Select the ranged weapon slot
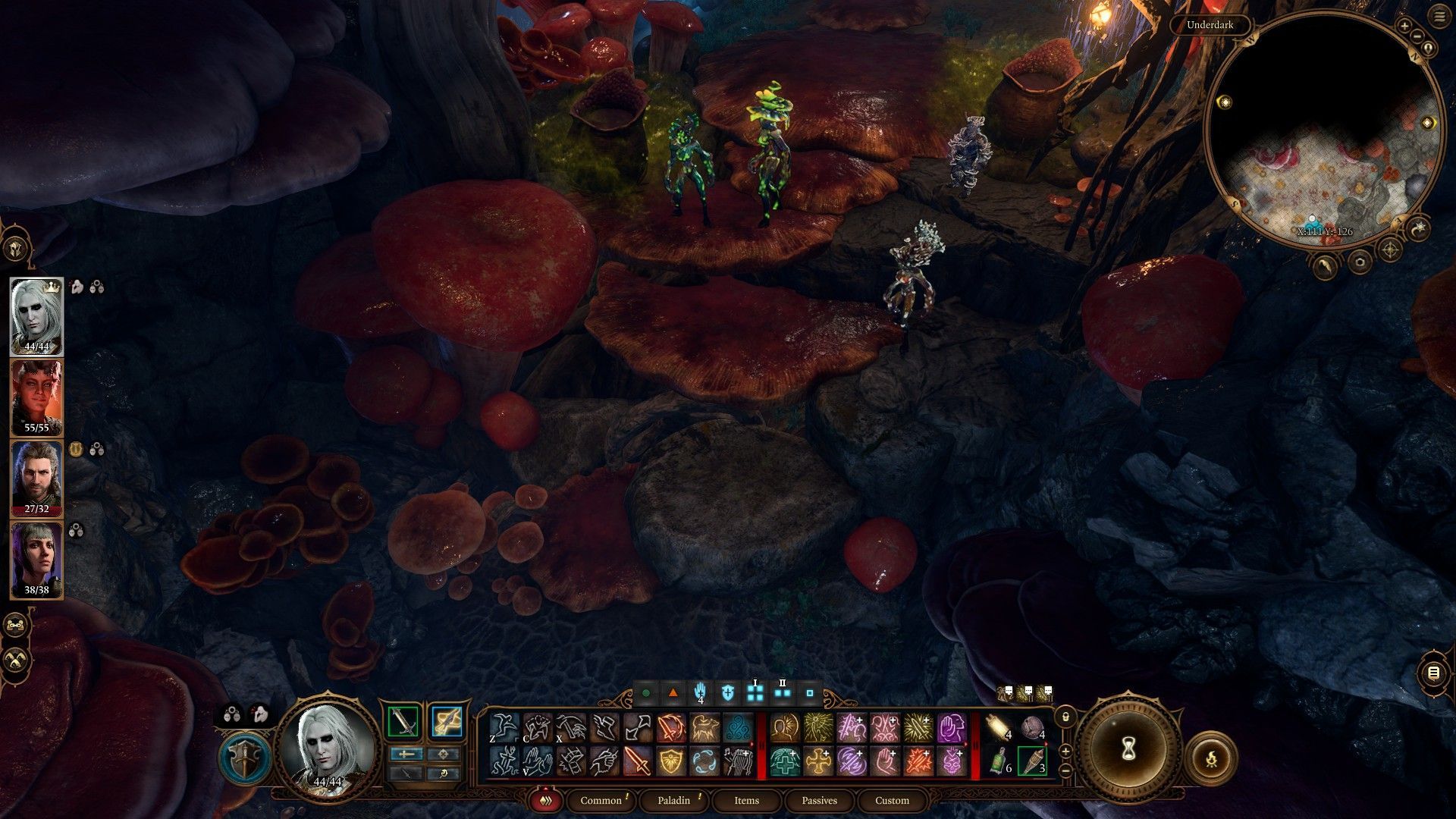Image resolution: width=1456 pixels, height=819 pixels. [447, 722]
